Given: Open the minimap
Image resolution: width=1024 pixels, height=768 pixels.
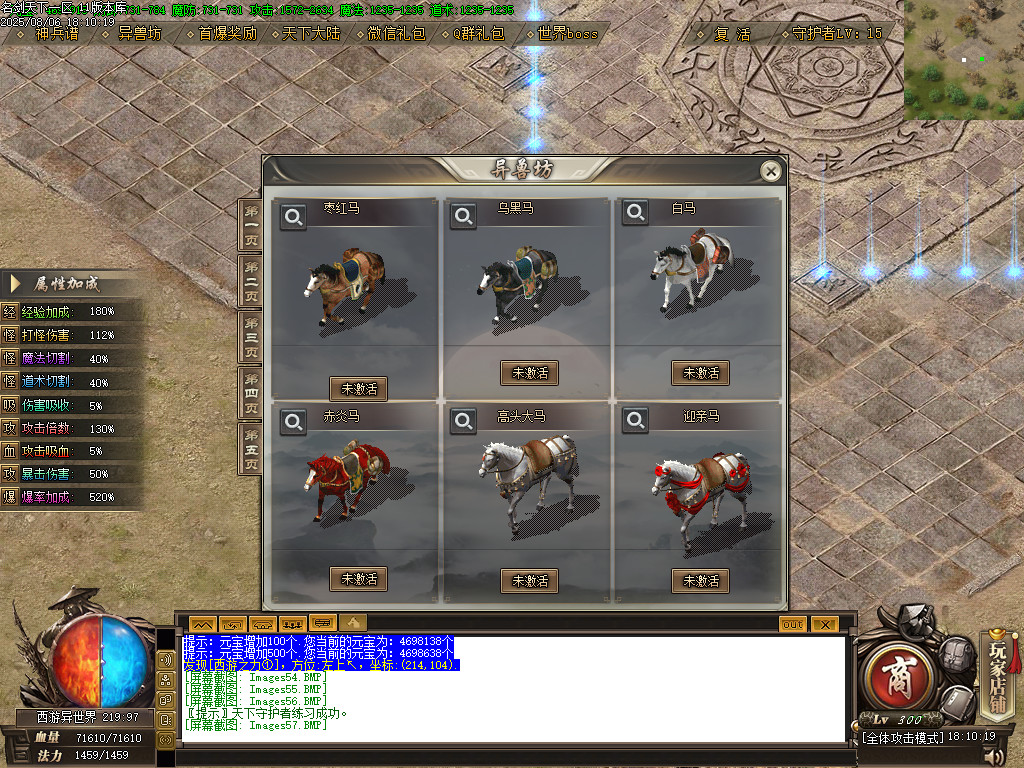Looking at the screenshot, I should [963, 60].
